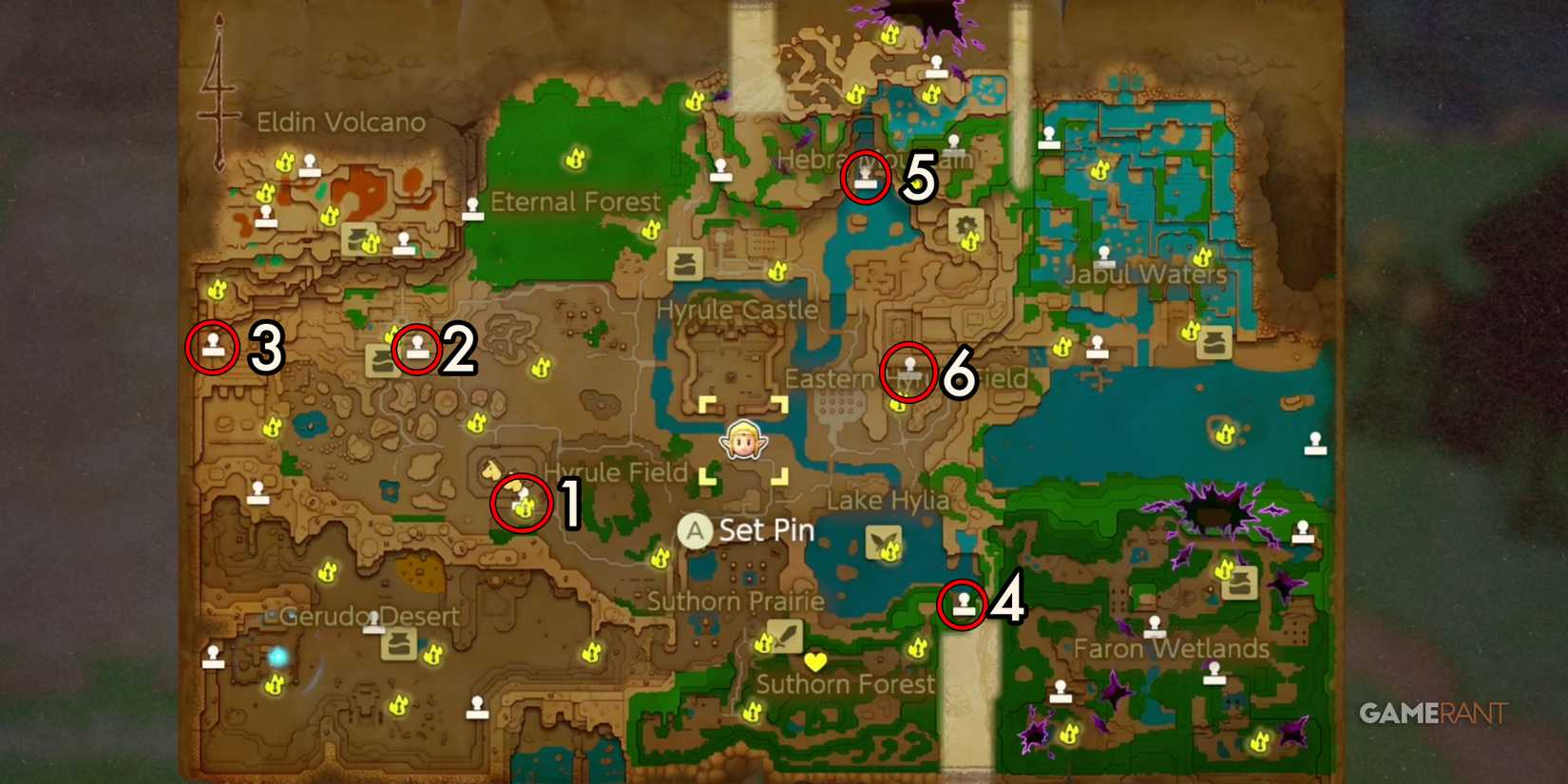The image size is (1568, 784).
Task: Toggle the statue marker circled as number 6
Action: 908,369
